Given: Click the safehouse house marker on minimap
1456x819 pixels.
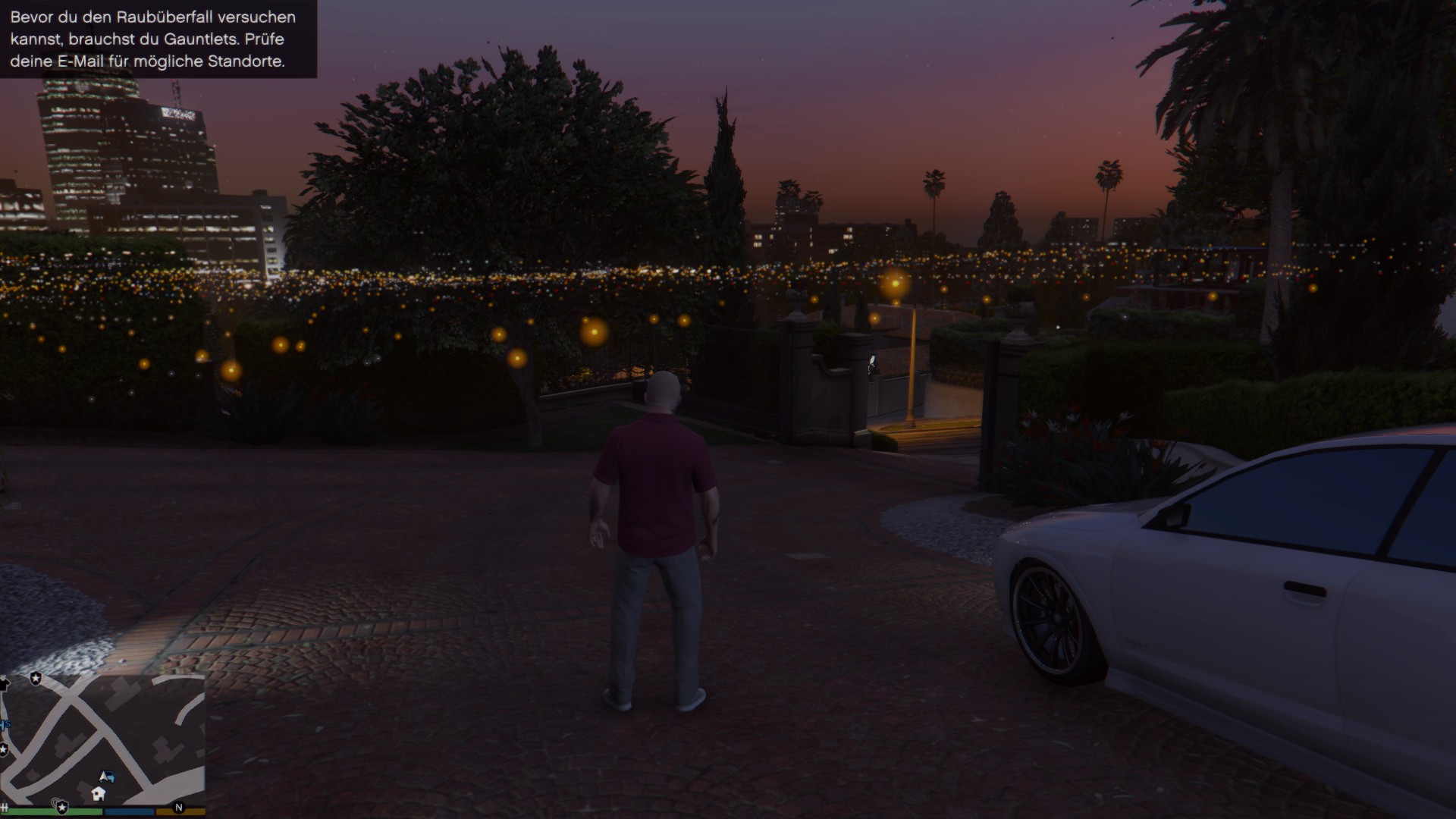Looking at the screenshot, I should [98, 793].
